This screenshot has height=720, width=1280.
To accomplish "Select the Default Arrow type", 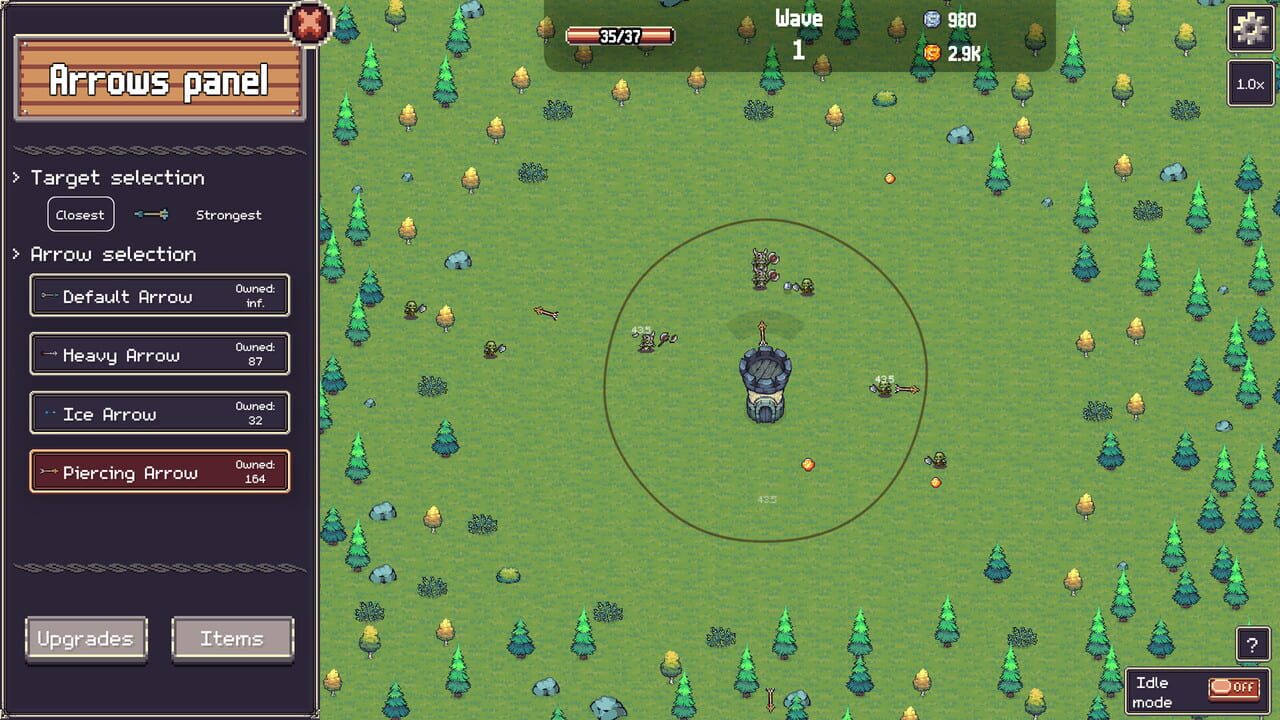I will coord(159,295).
